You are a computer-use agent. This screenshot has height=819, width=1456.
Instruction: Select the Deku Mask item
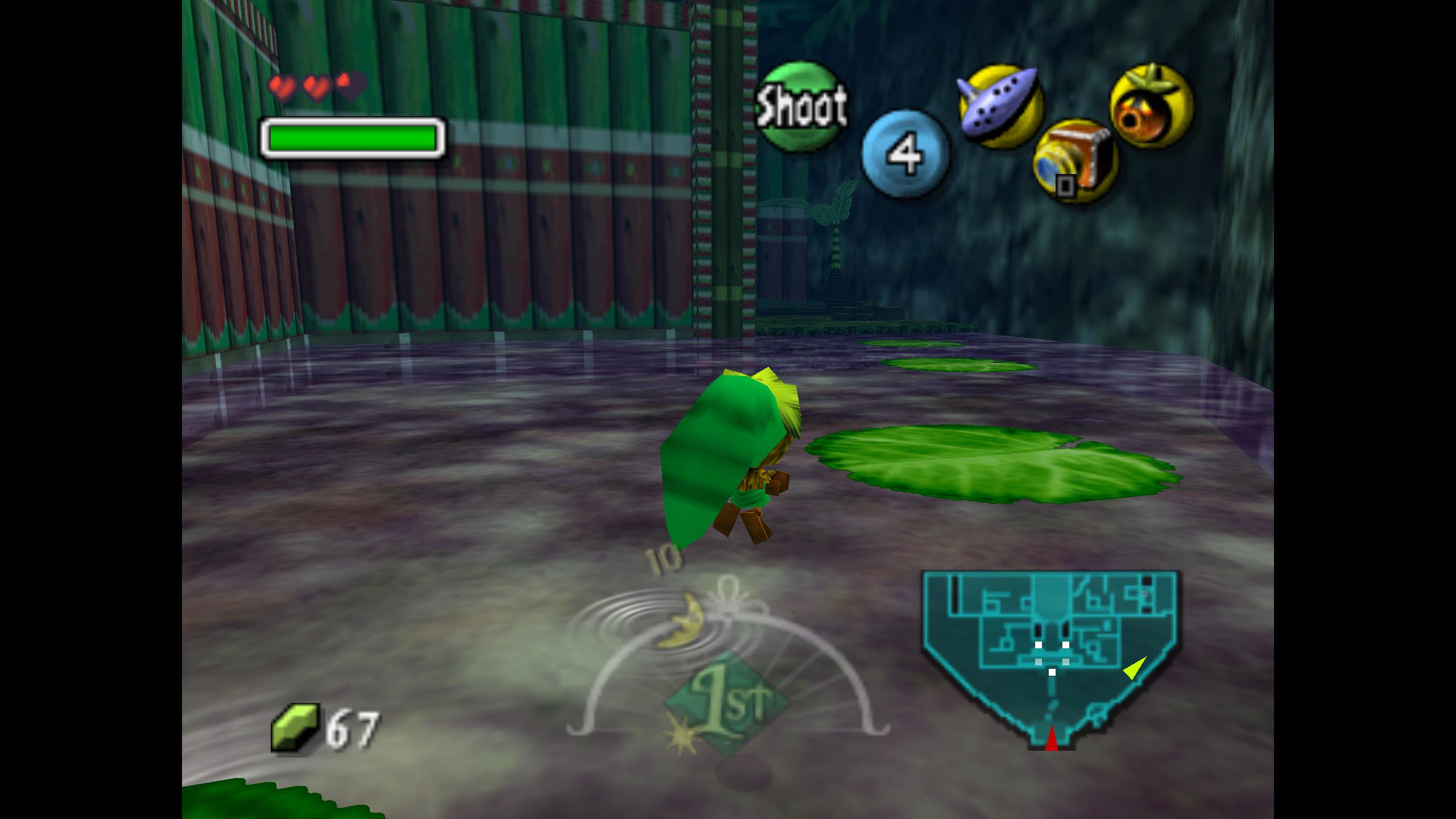click(1151, 107)
